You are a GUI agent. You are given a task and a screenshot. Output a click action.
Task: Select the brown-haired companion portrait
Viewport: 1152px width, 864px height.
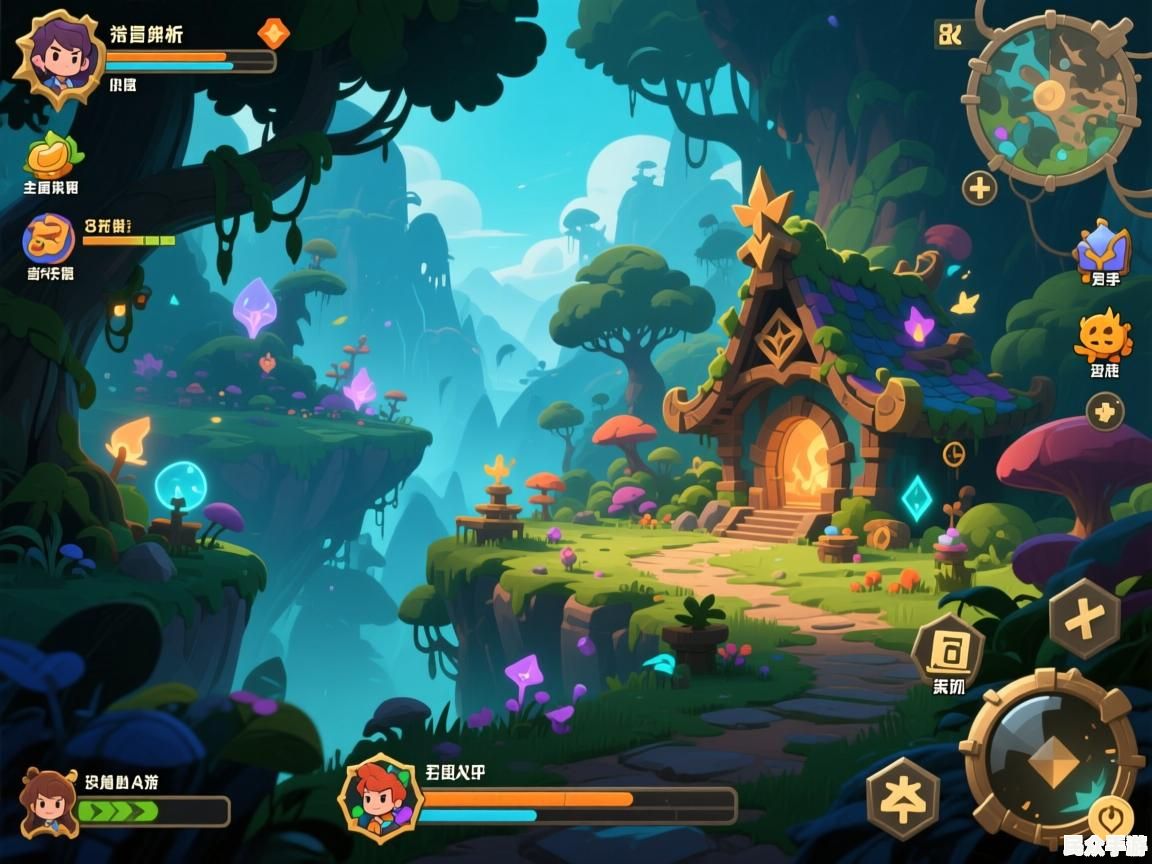pyautogui.click(x=48, y=802)
